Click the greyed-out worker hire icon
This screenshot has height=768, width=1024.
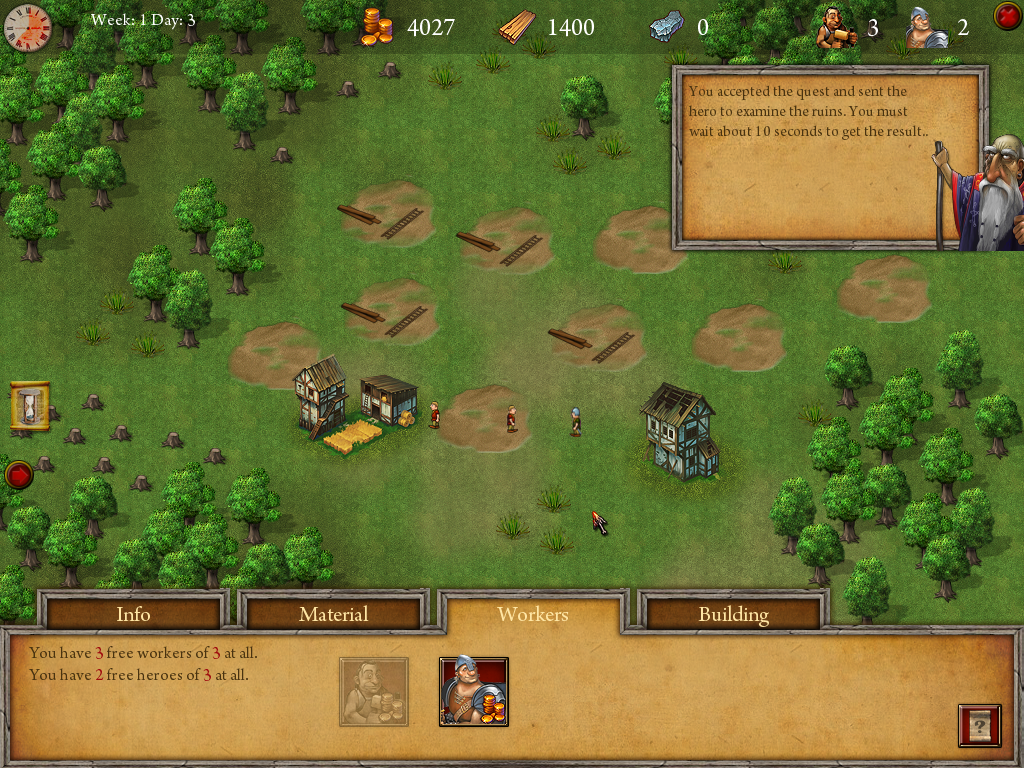[373, 691]
